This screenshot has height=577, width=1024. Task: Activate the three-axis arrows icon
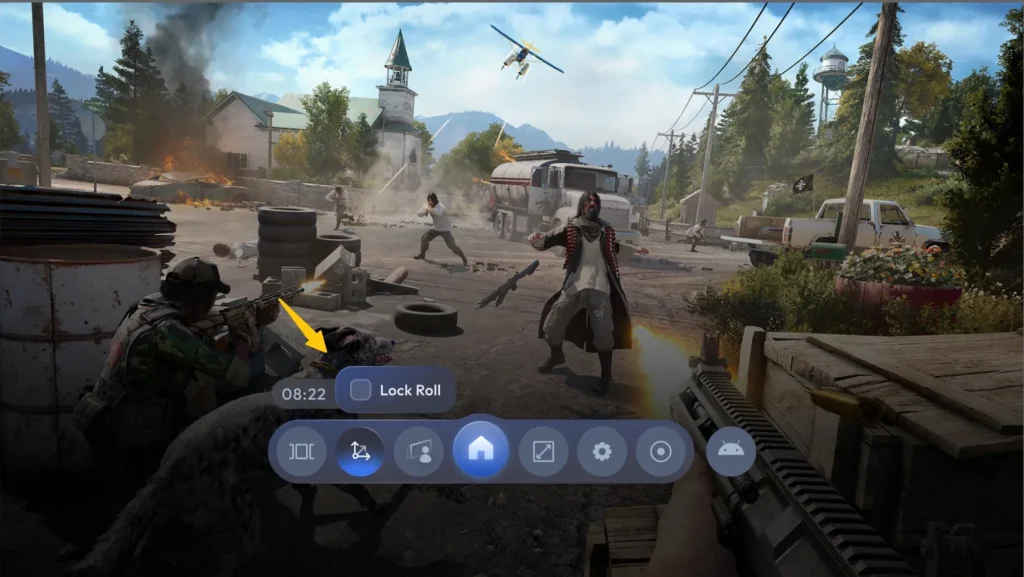coord(360,452)
